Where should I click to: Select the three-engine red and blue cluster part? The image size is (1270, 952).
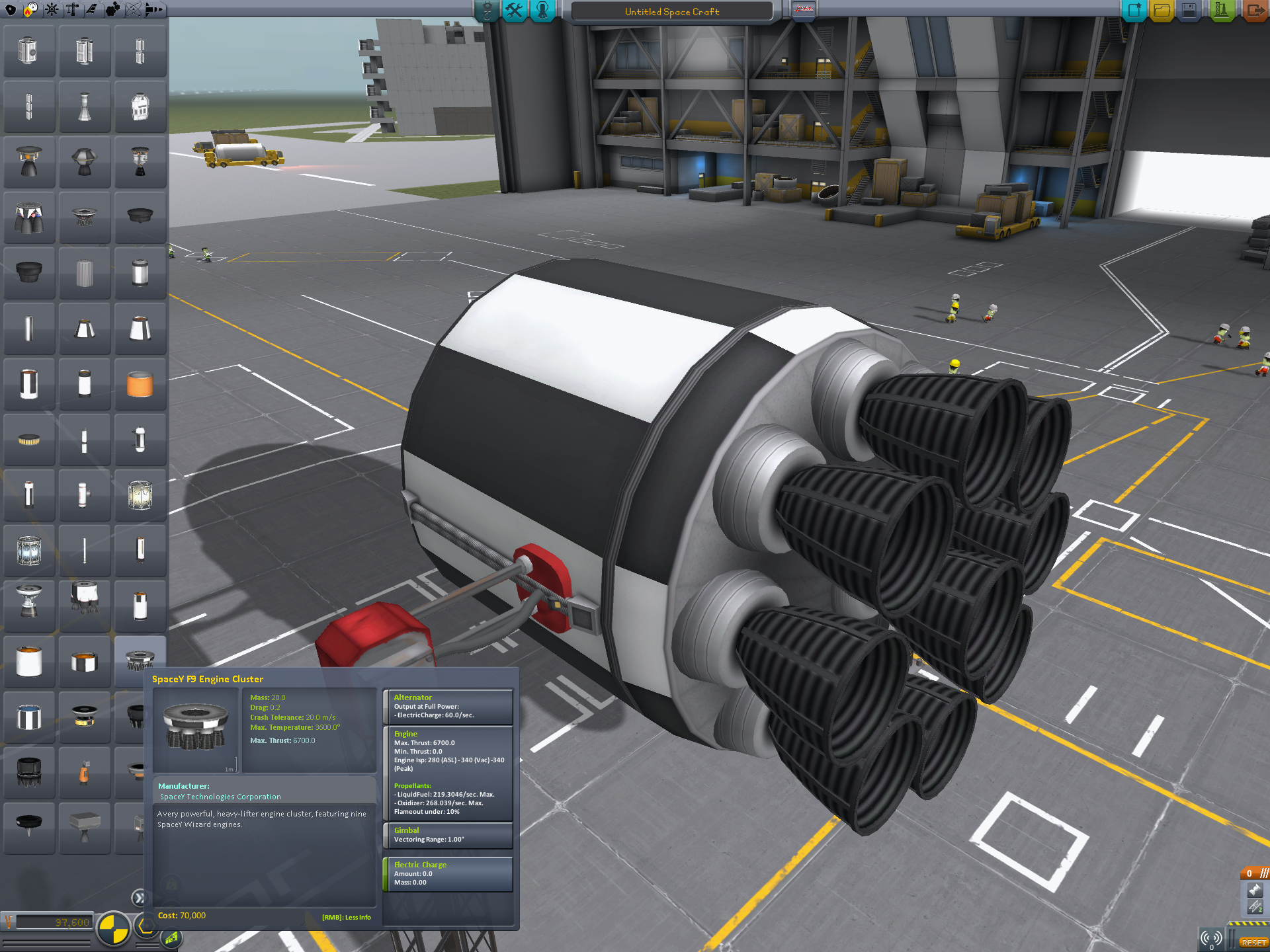[29, 217]
